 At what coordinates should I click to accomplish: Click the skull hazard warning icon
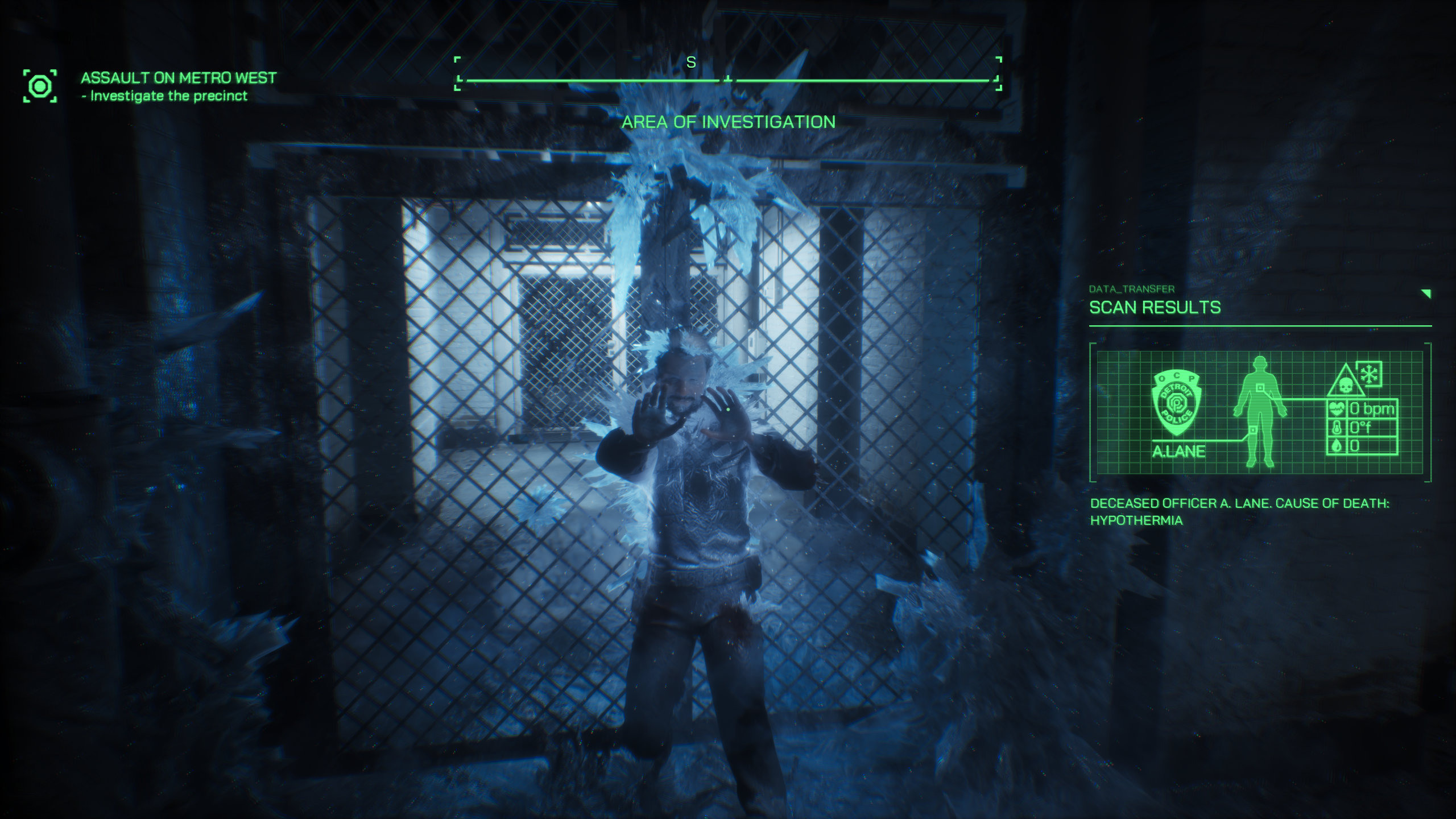pyautogui.click(x=1345, y=383)
